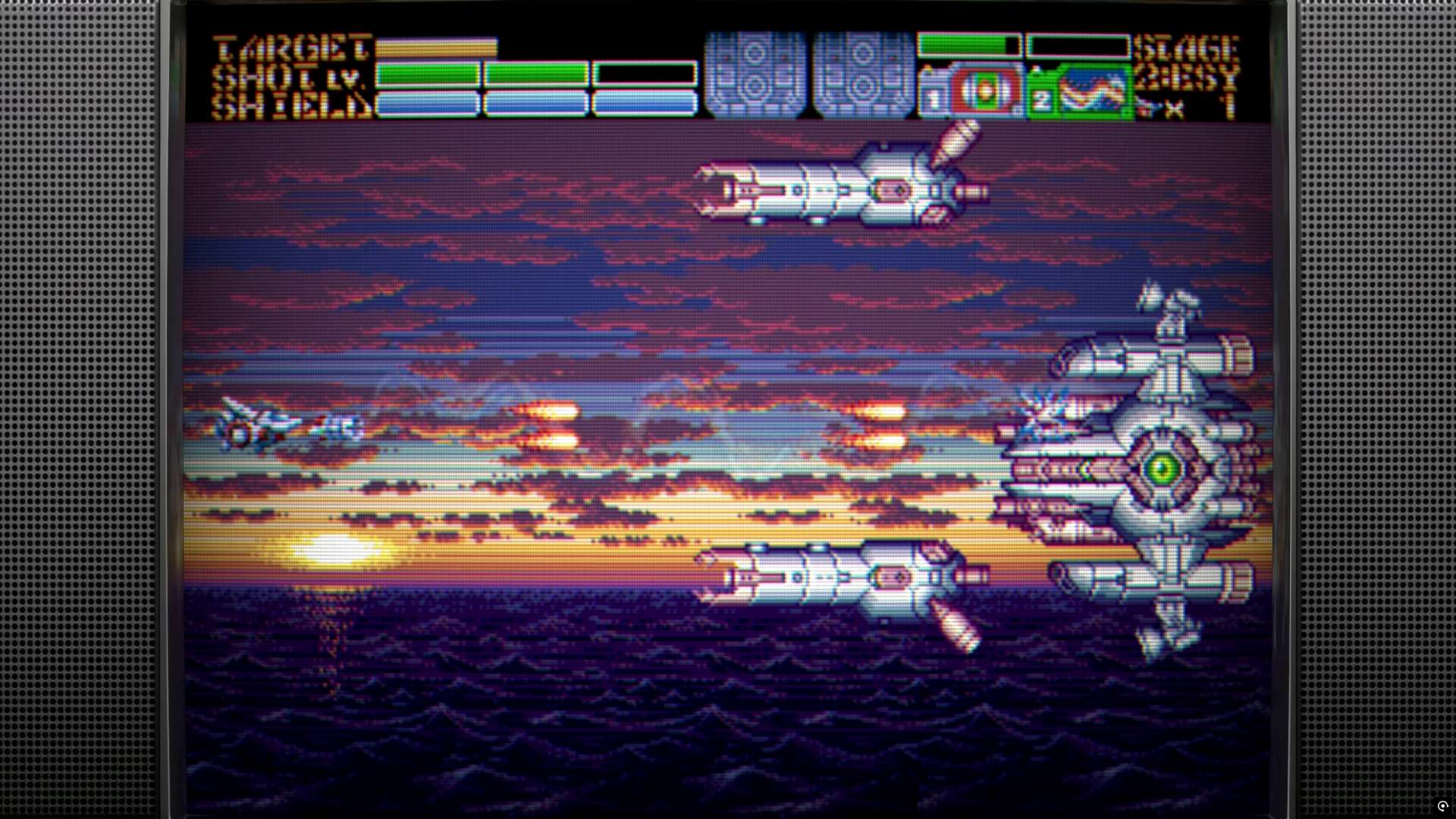This screenshot has height=819, width=1456.
Task: Click the circular arrow overlay icon
Action: [1442, 806]
